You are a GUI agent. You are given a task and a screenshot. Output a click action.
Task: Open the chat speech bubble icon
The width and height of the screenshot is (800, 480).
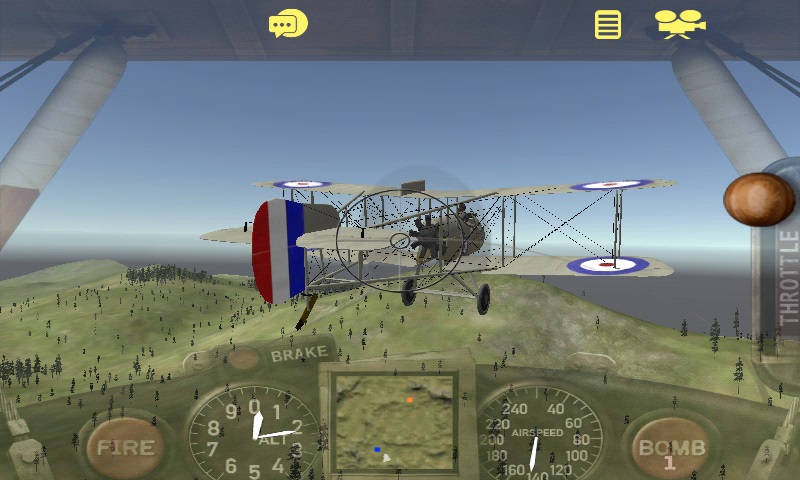[x=288, y=24]
